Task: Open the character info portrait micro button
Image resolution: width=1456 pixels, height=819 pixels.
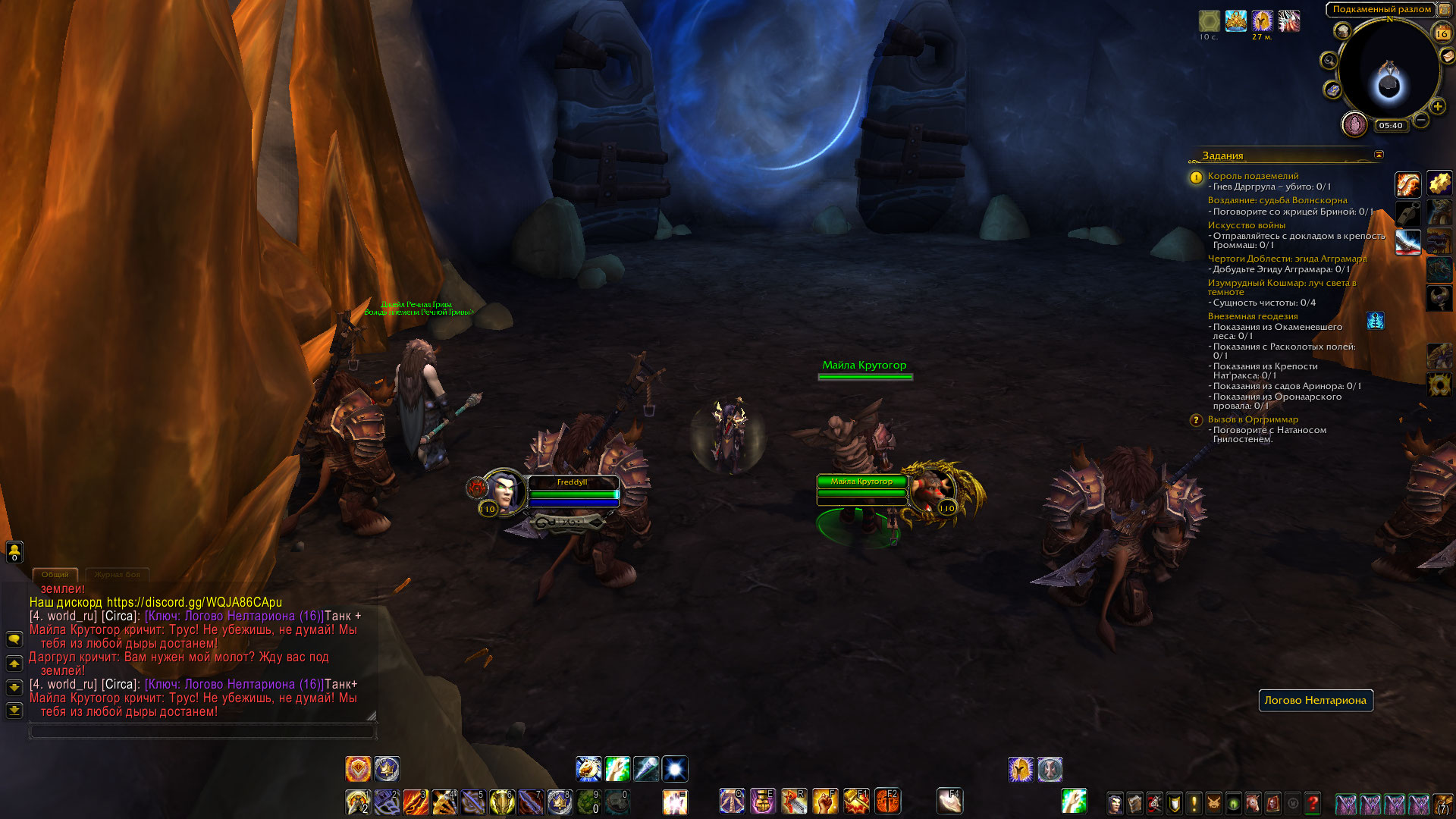Action: pyautogui.click(x=1115, y=803)
